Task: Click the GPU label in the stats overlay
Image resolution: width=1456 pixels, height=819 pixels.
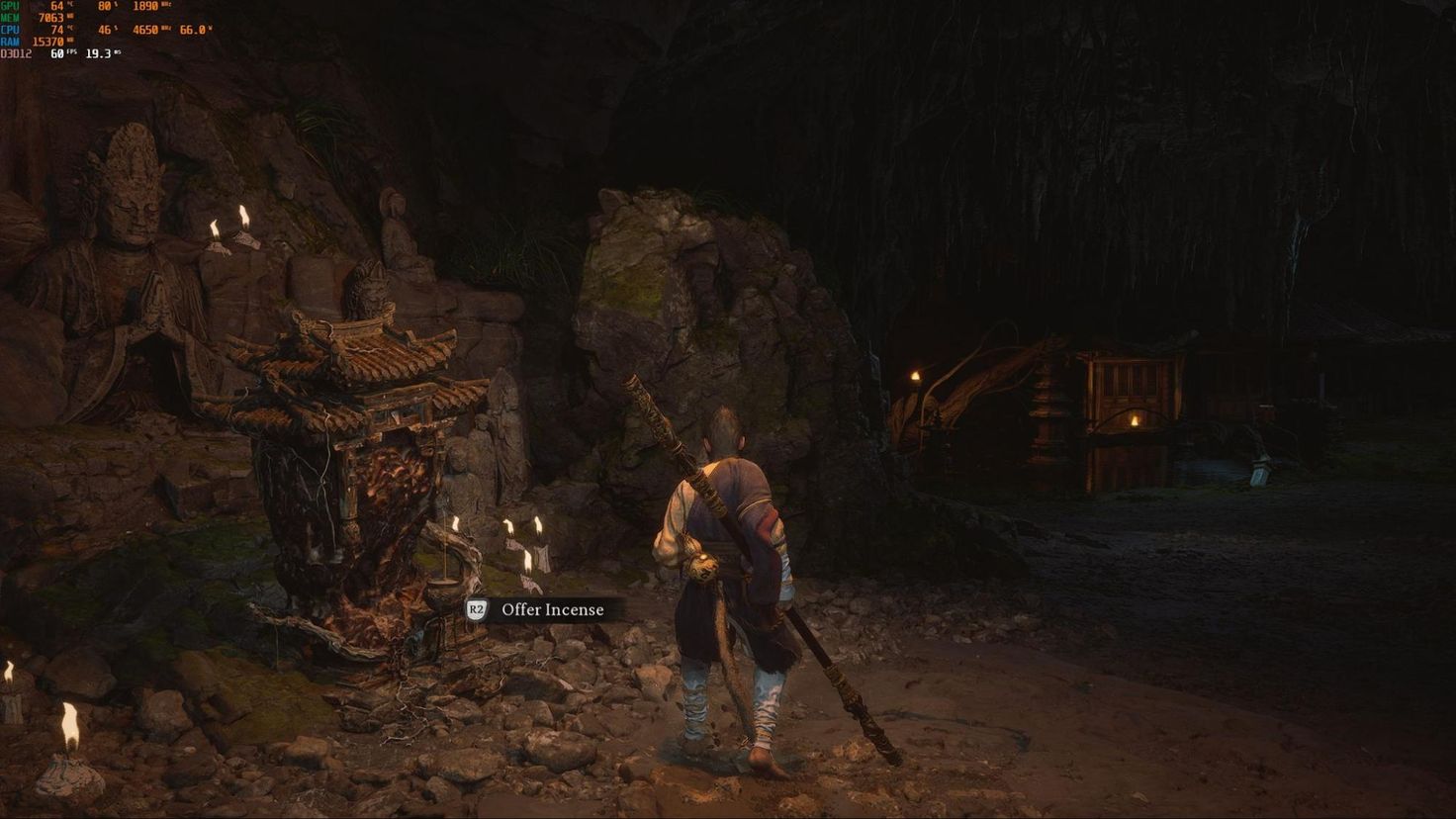Action: click(x=10, y=7)
